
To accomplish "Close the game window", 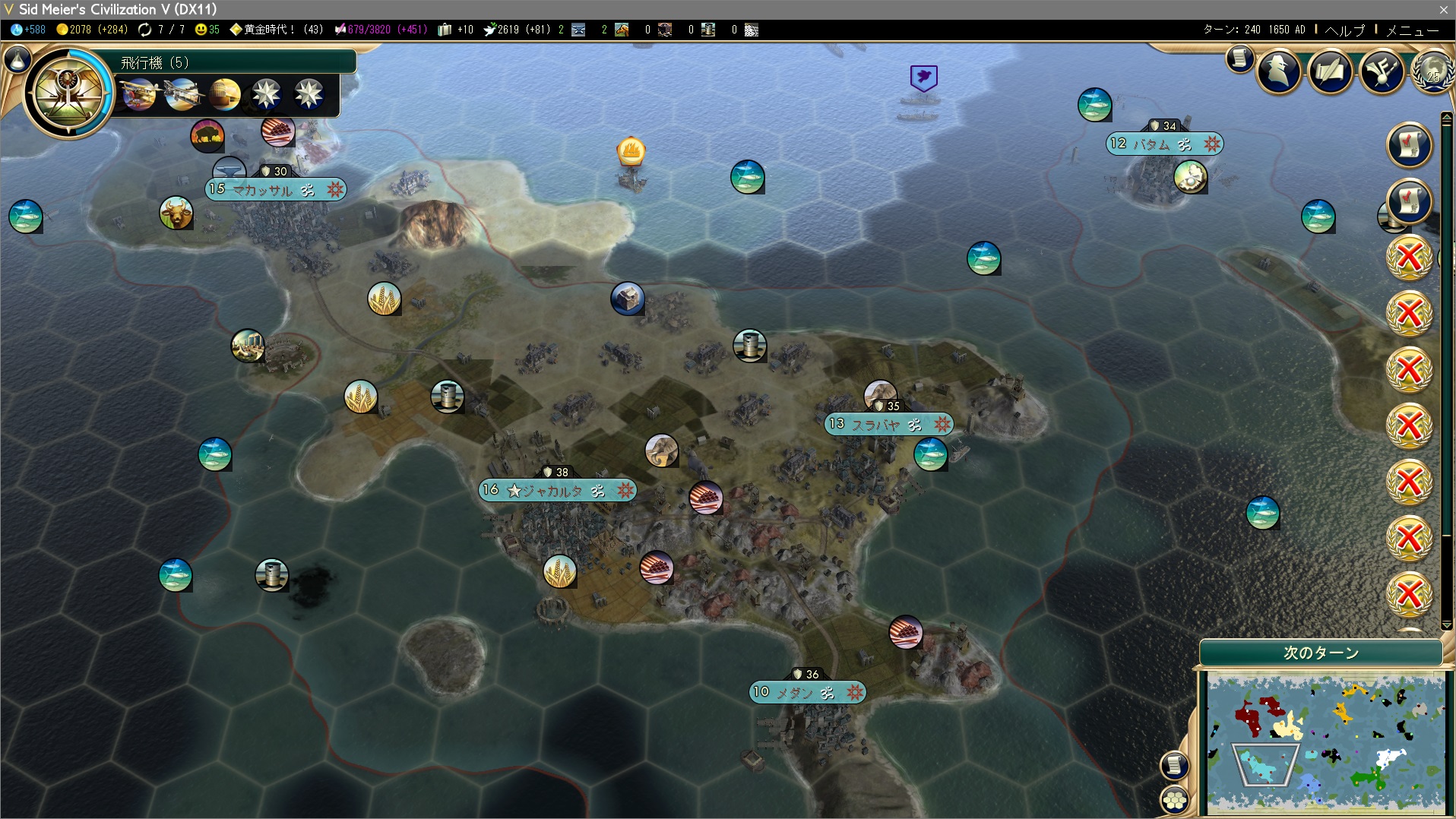I will pos(1443,9).
